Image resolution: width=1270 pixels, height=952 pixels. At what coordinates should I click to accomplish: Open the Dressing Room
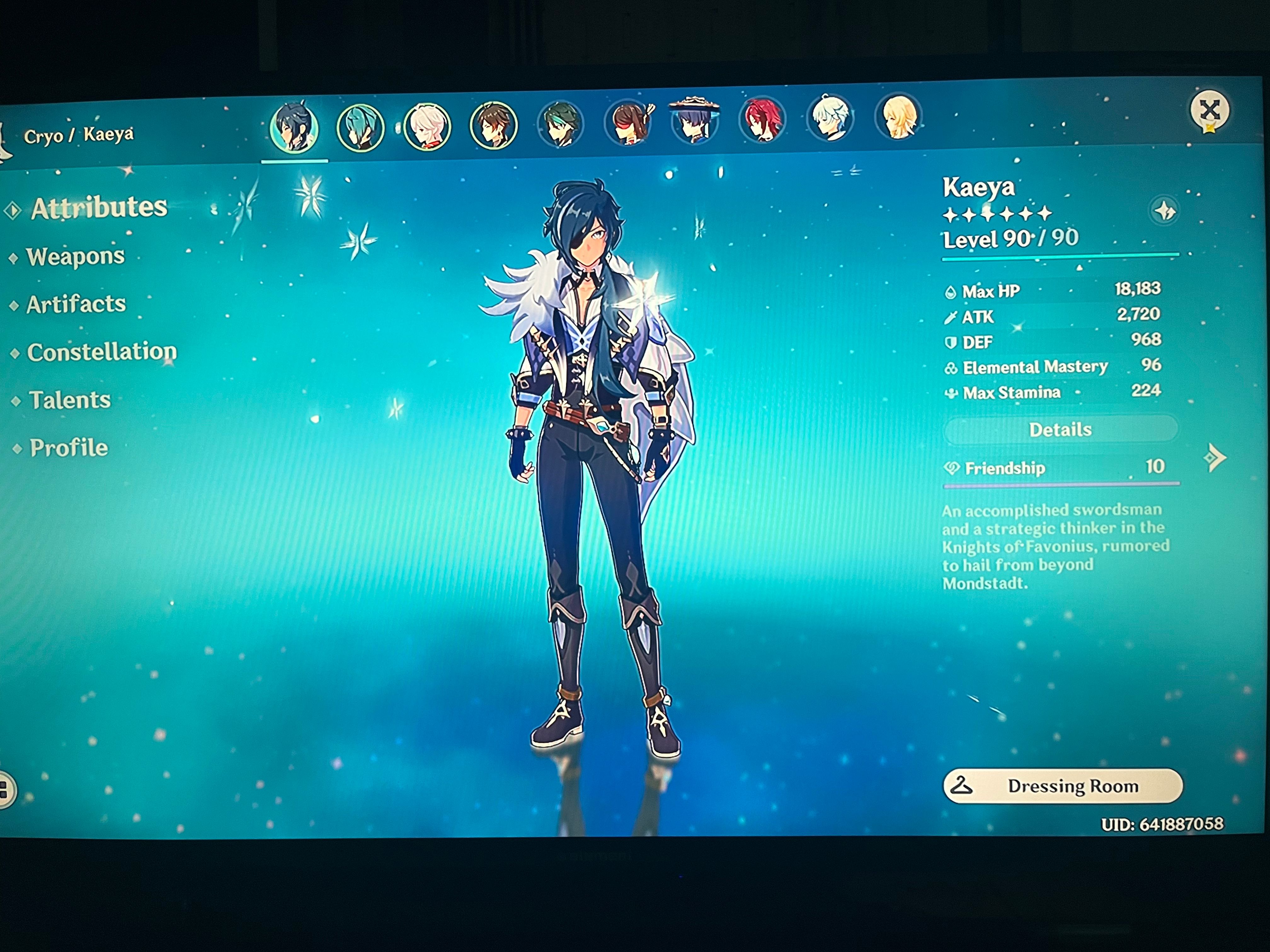coord(1065,786)
